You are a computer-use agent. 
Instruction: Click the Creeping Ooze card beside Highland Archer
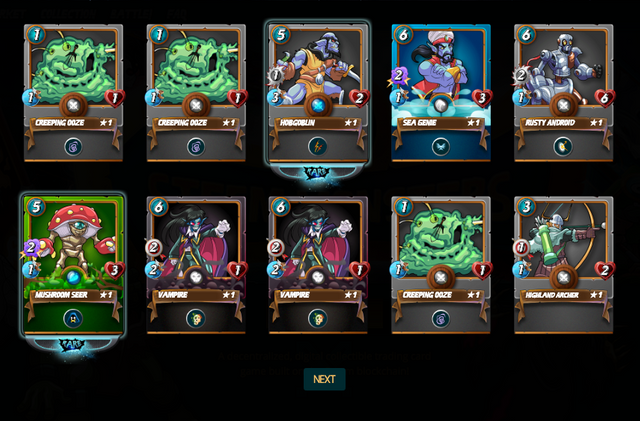[441, 264]
